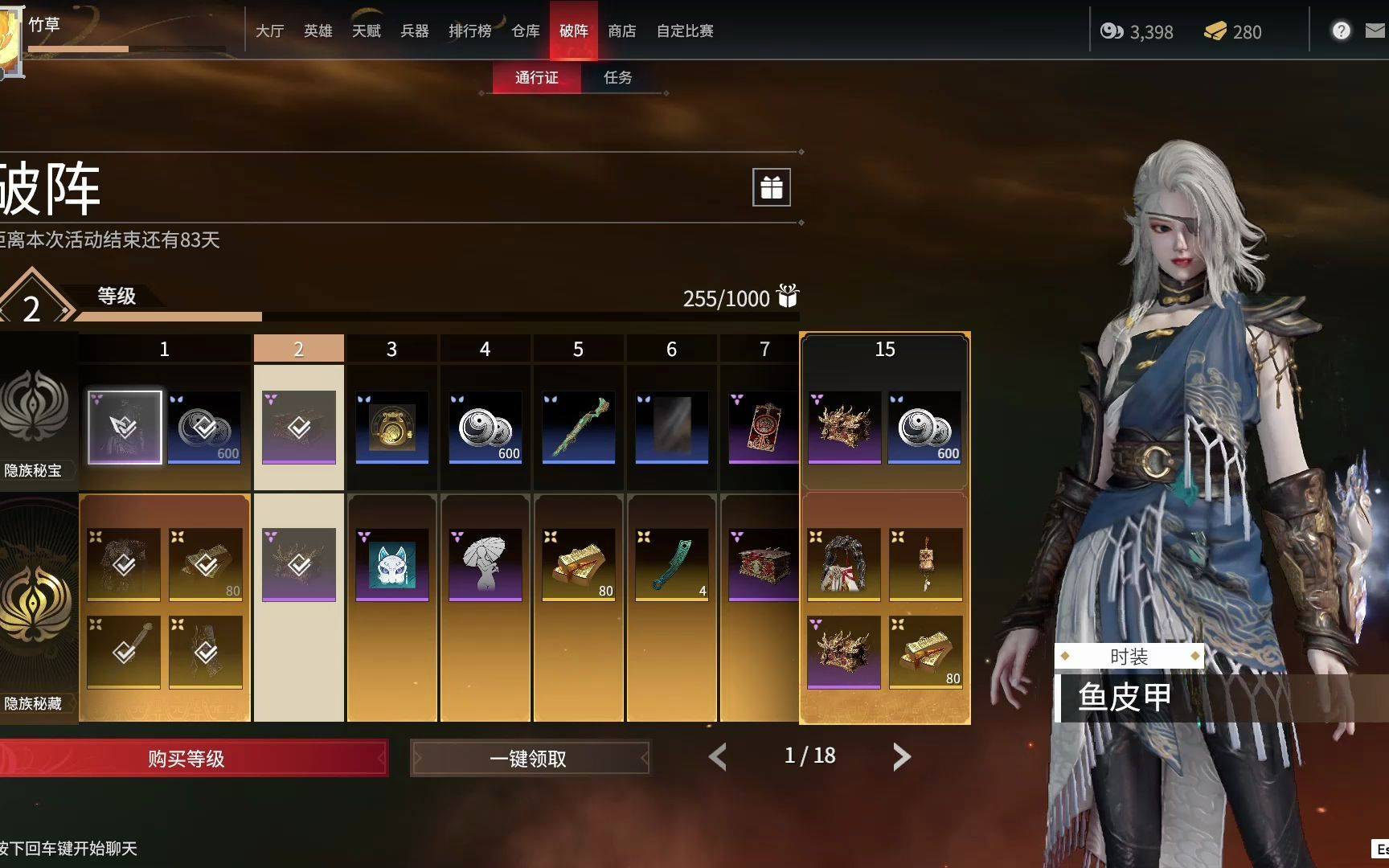Open the gift box button beside 破阵
Screen dimensions: 1389x868
[771, 187]
